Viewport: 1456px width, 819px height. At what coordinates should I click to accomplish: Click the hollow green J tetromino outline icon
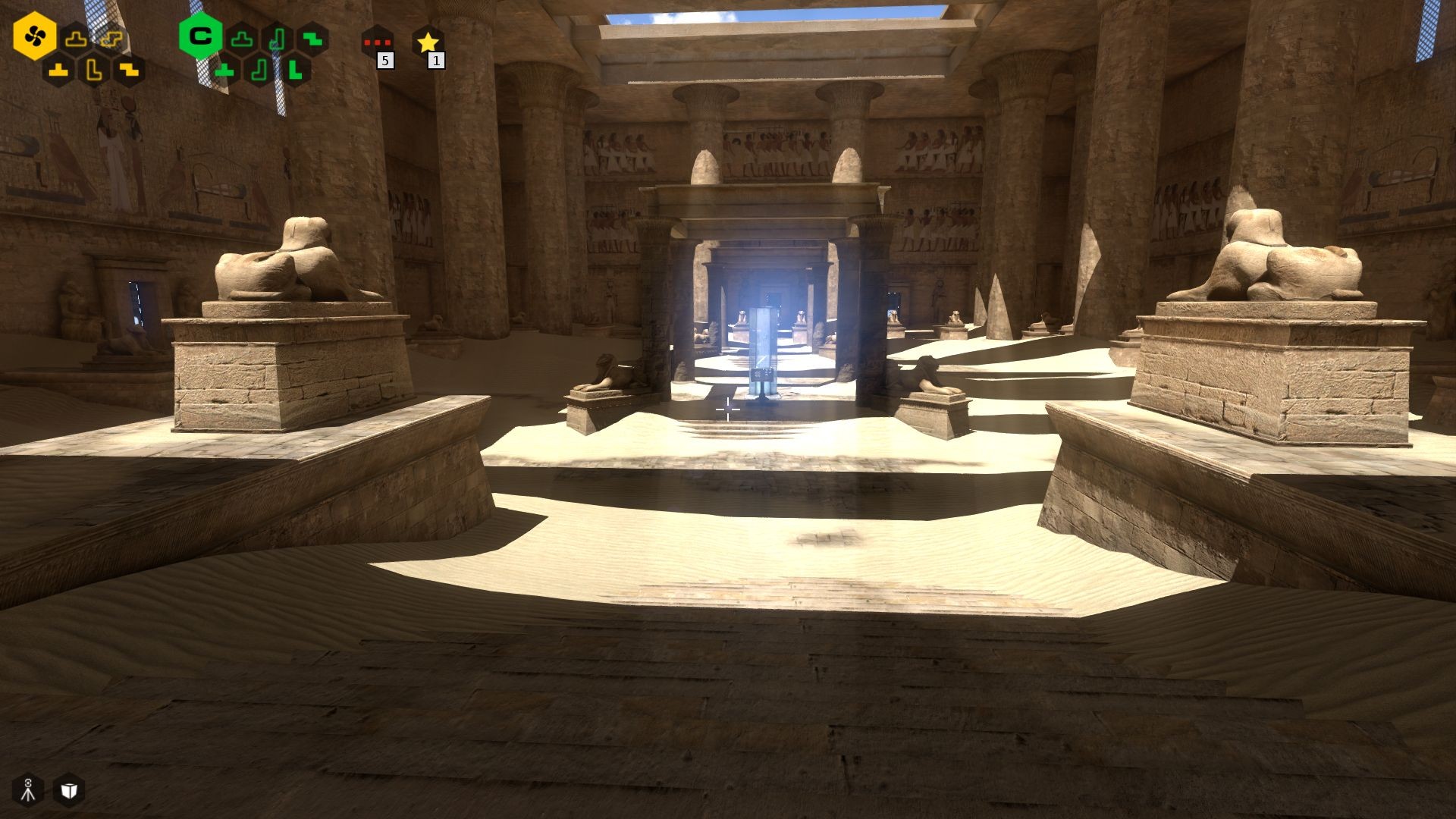click(276, 40)
